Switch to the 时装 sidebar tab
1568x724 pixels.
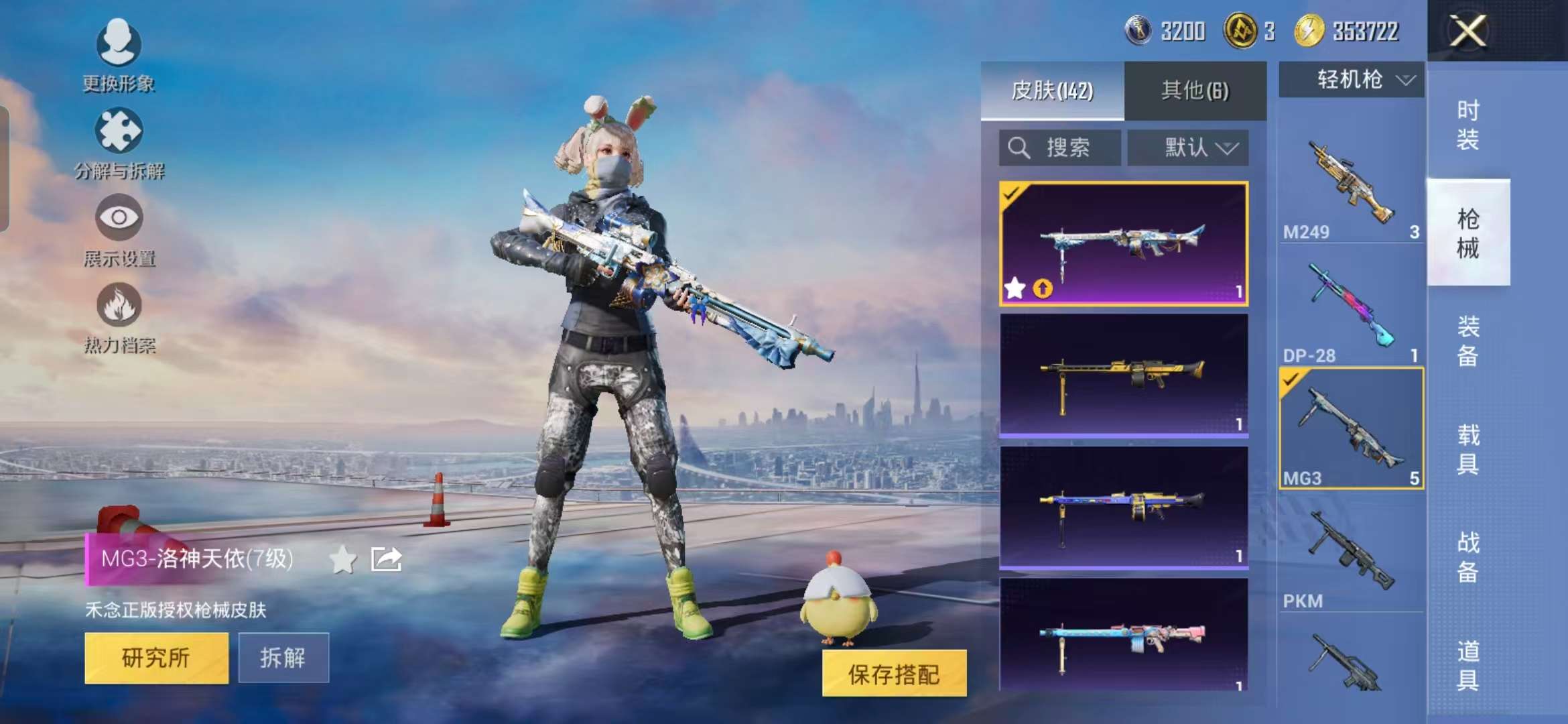(x=1469, y=124)
